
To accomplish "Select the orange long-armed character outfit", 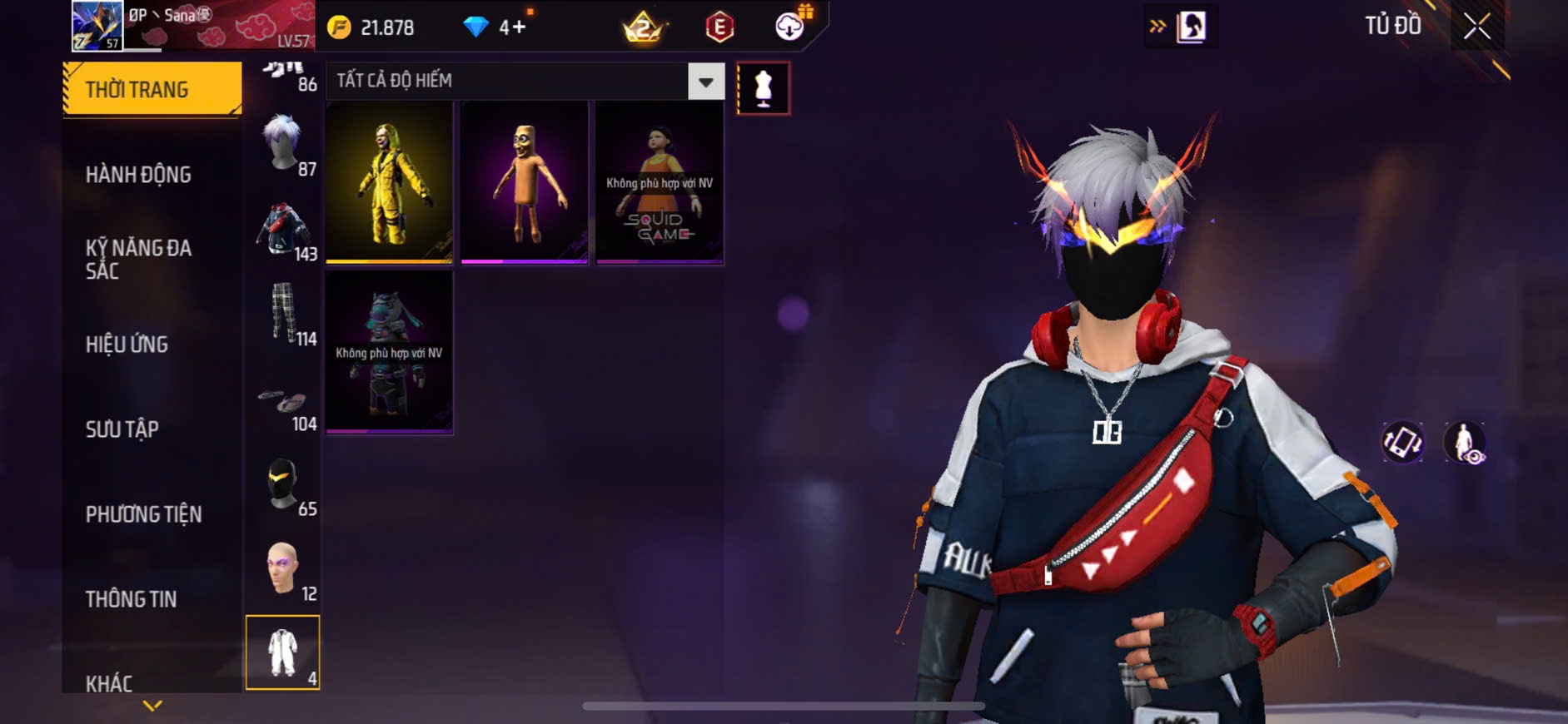I will click(x=525, y=183).
